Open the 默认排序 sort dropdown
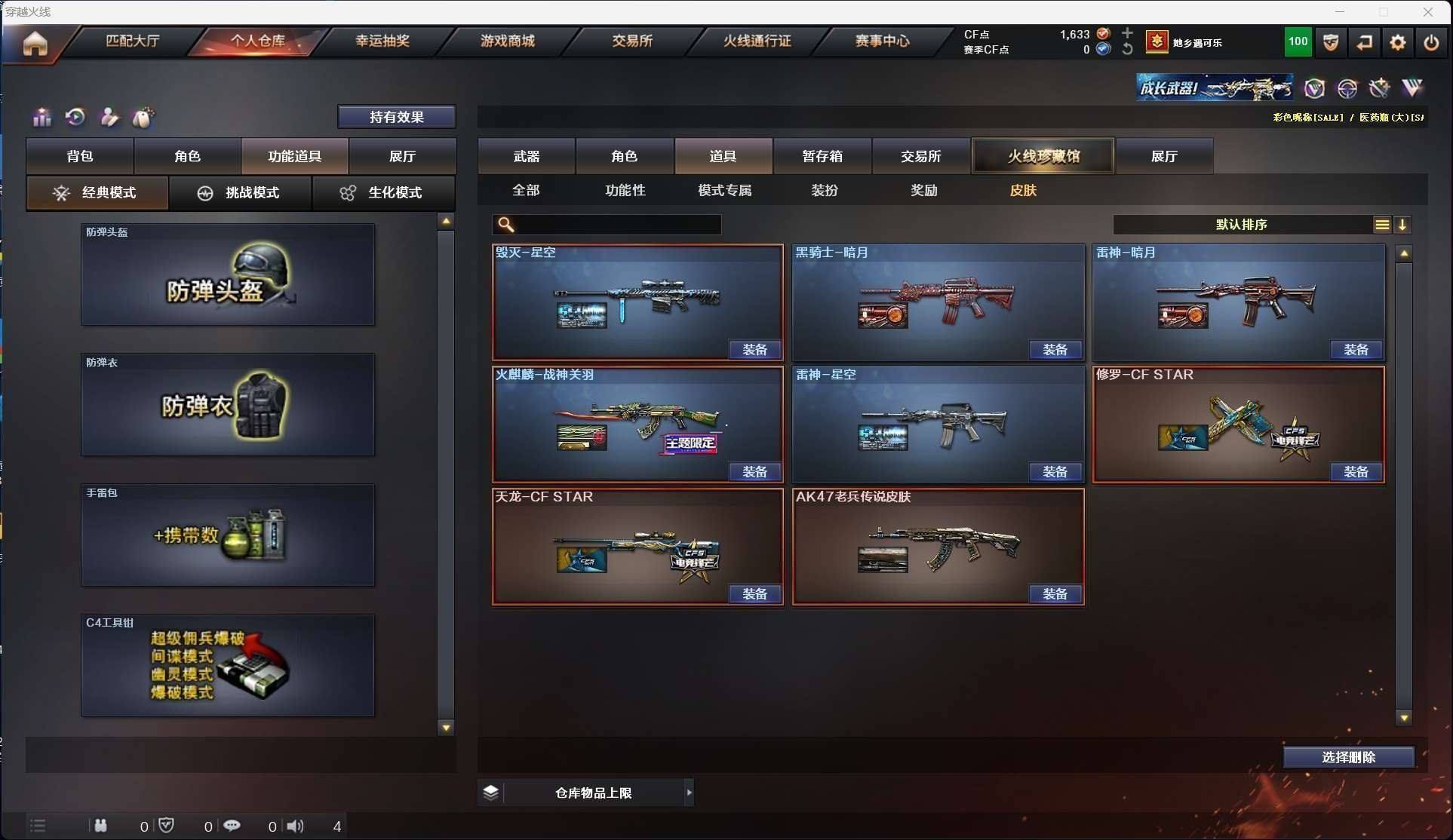The image size is (1453, 840). (x=1242, y=225)
